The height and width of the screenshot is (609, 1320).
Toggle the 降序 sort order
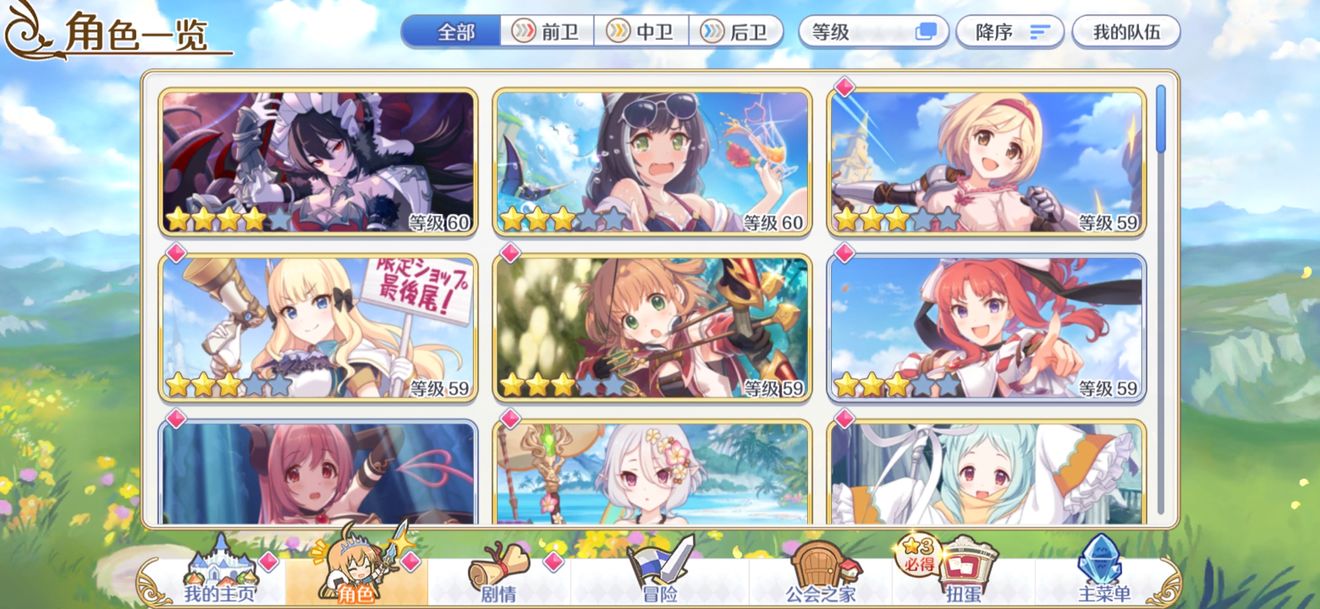1009,31
